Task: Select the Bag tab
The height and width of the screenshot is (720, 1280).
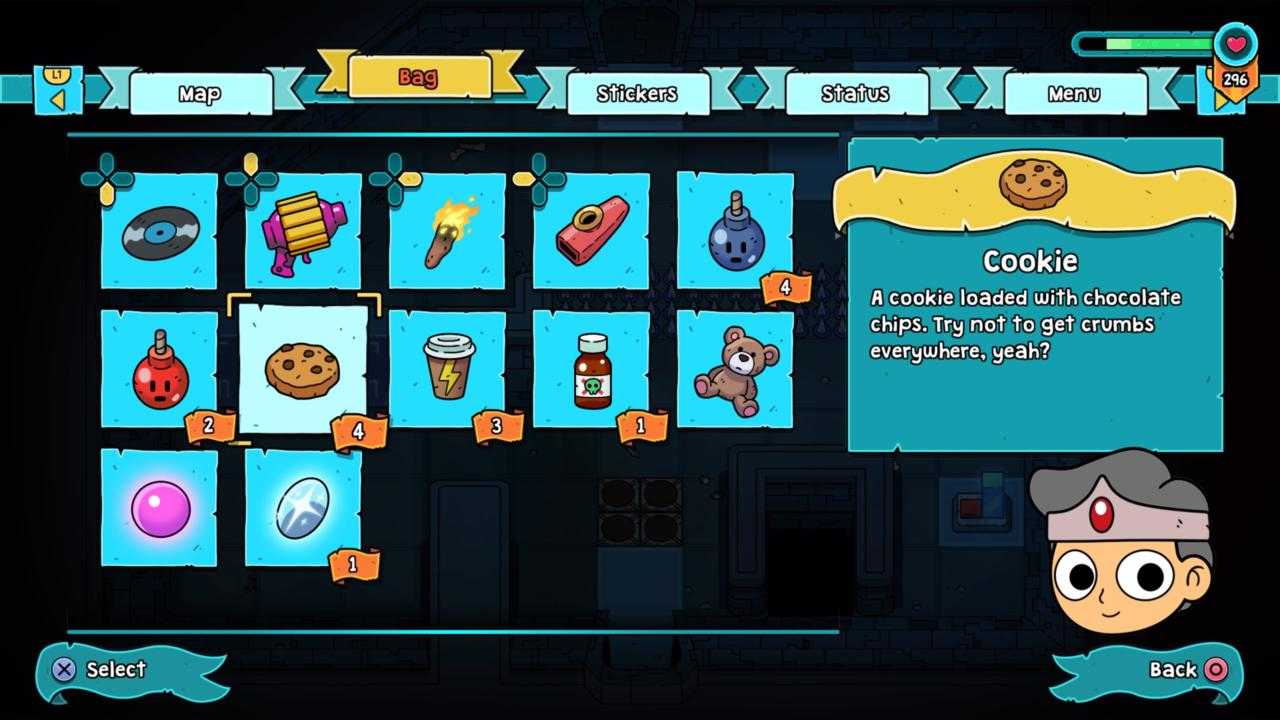Action: click(x=419, y=77)
